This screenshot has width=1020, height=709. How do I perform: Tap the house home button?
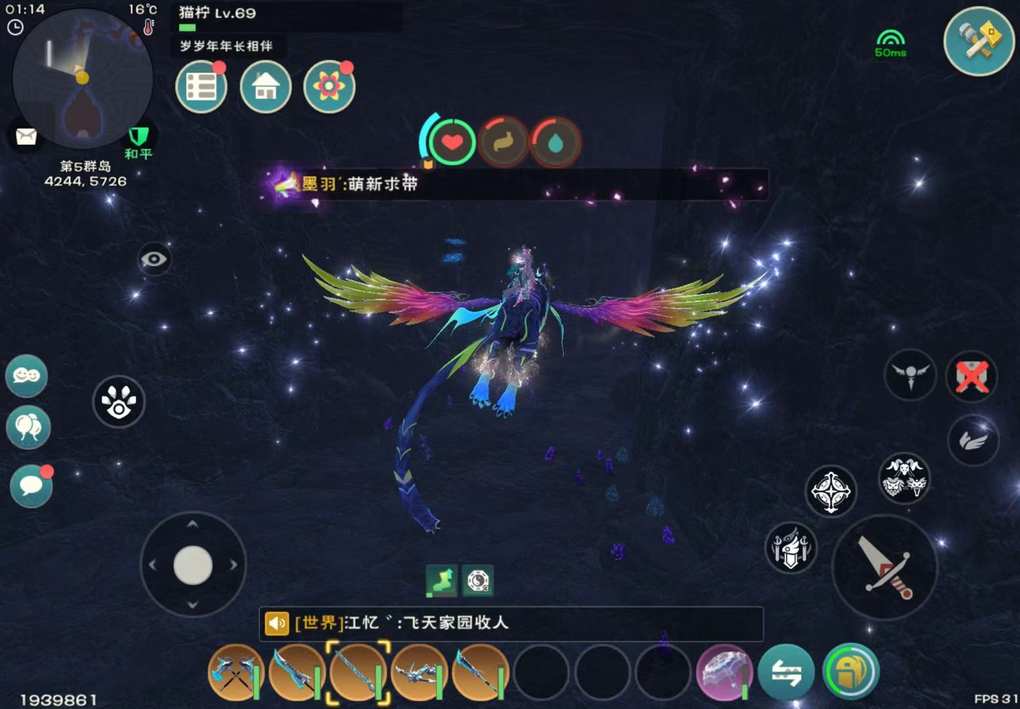(x=266, y=87)
